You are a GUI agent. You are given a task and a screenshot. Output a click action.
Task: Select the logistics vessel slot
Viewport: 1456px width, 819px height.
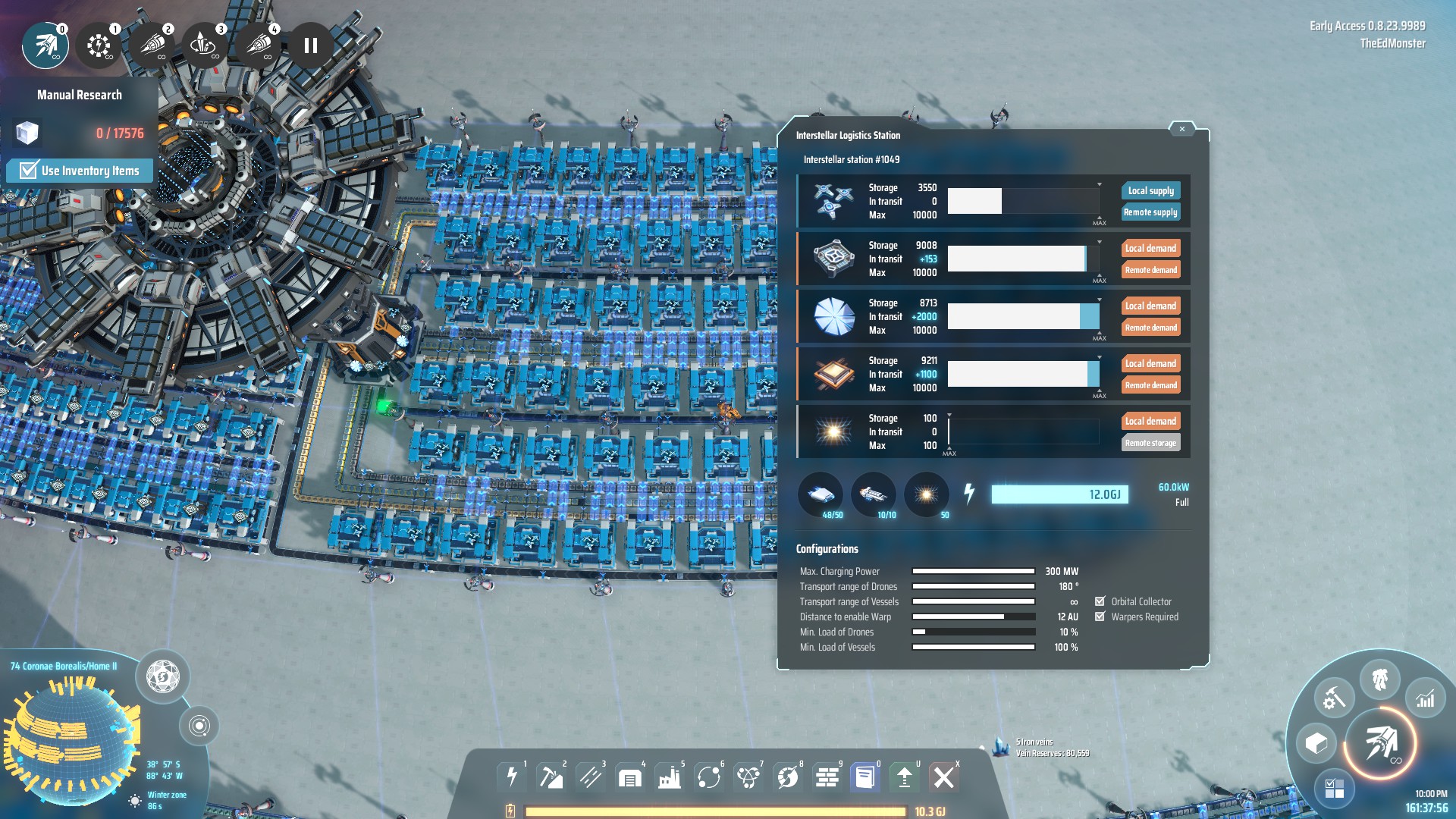874,495
